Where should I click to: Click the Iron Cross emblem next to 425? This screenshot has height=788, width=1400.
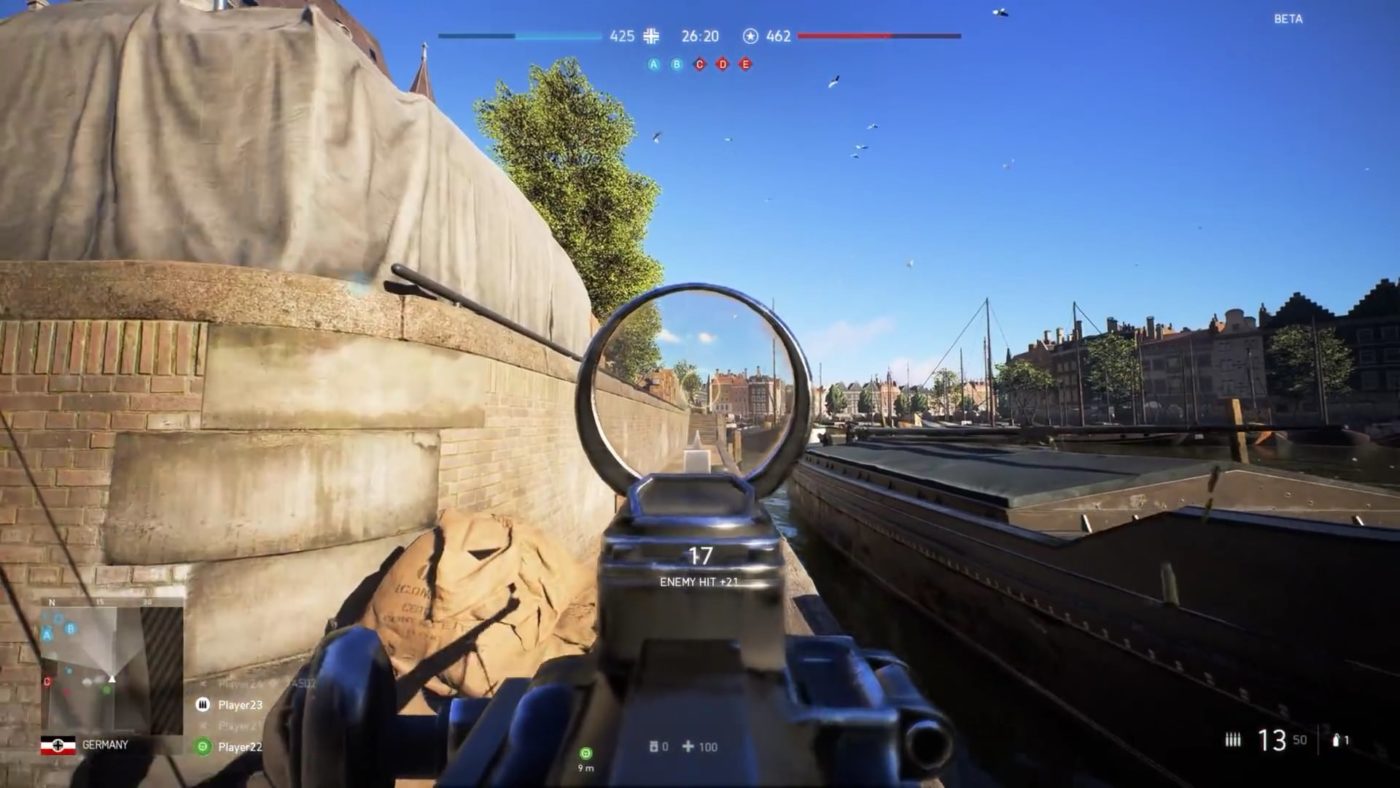651,34
